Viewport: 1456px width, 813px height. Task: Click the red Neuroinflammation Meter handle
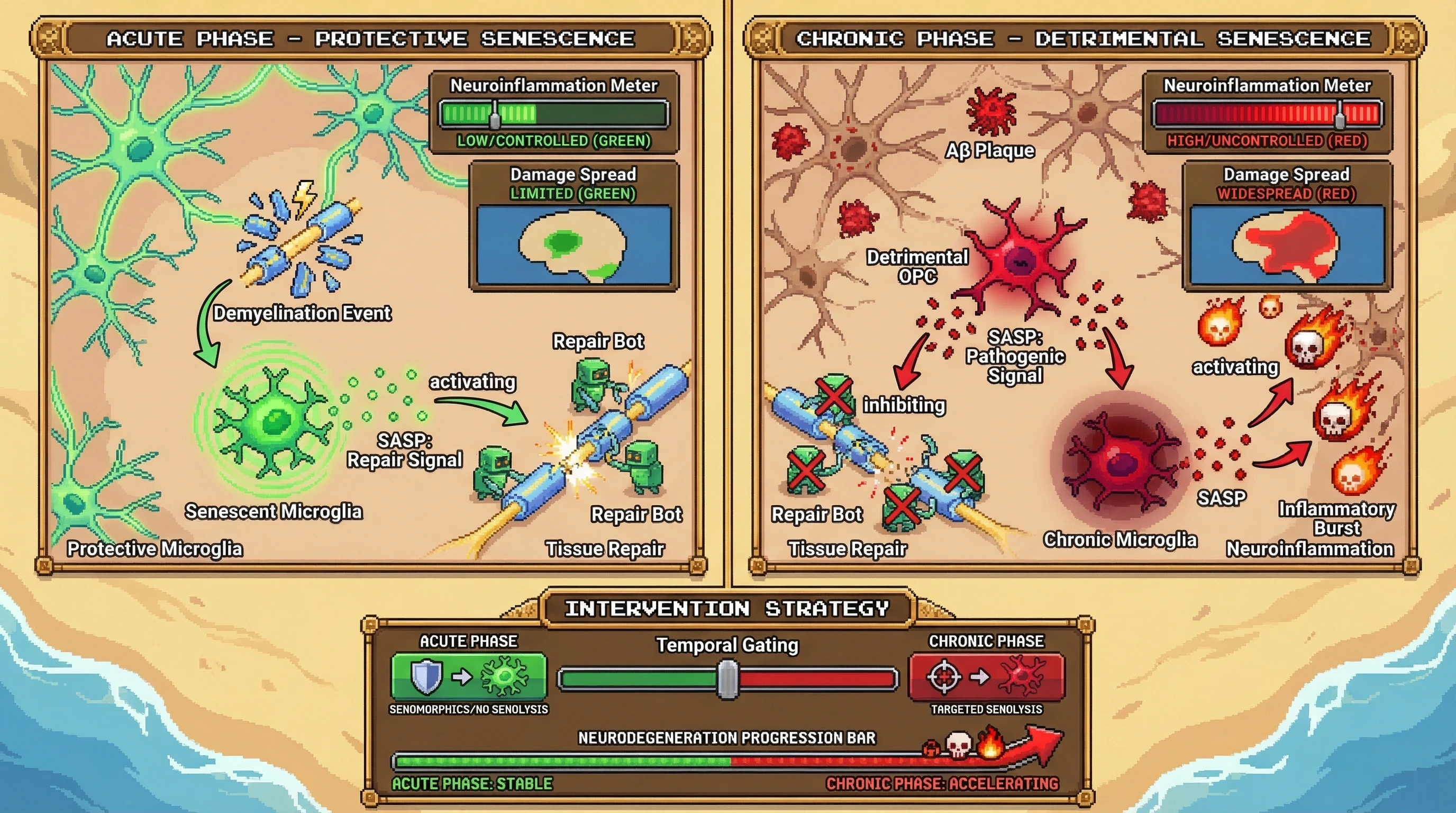coord(1340,115)
